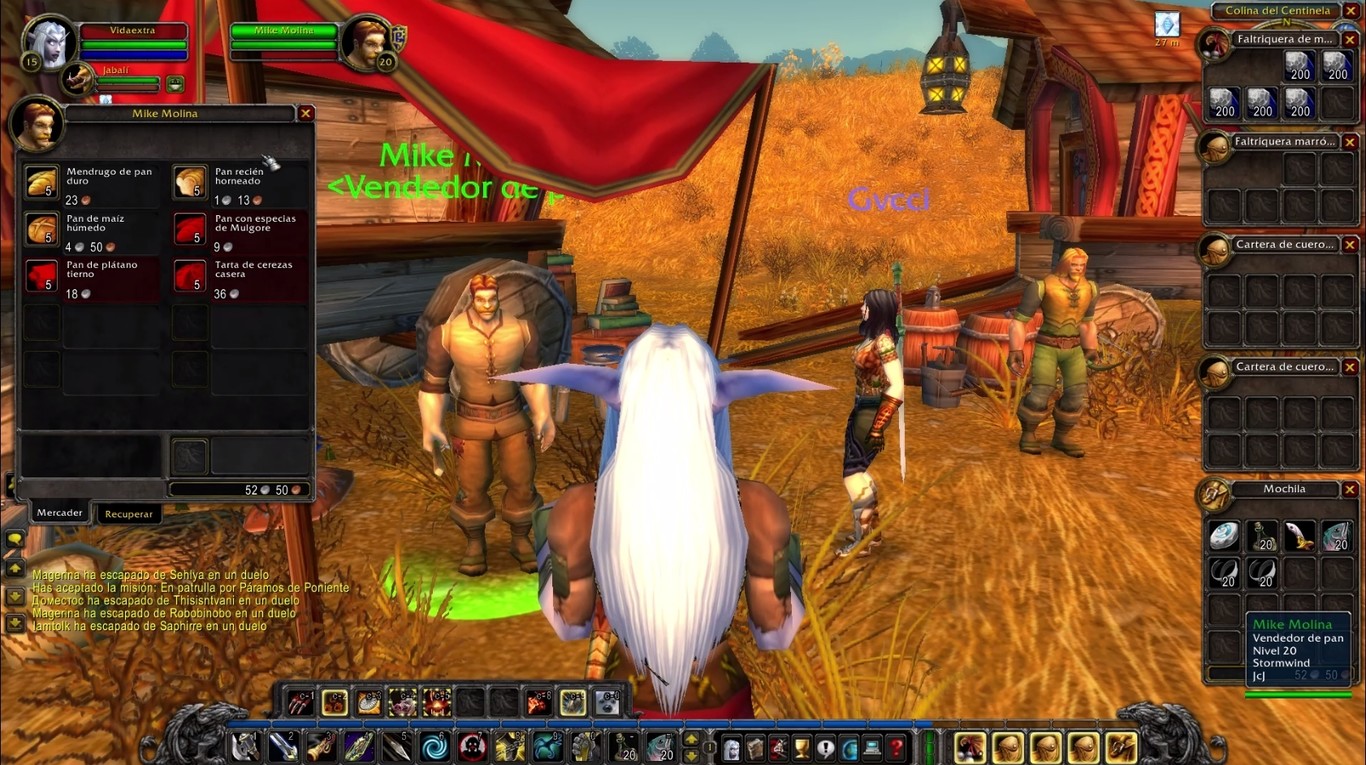Click the red help question mark icon
The height and width of the screenshot is (765, 1366).
click(896, 744)
